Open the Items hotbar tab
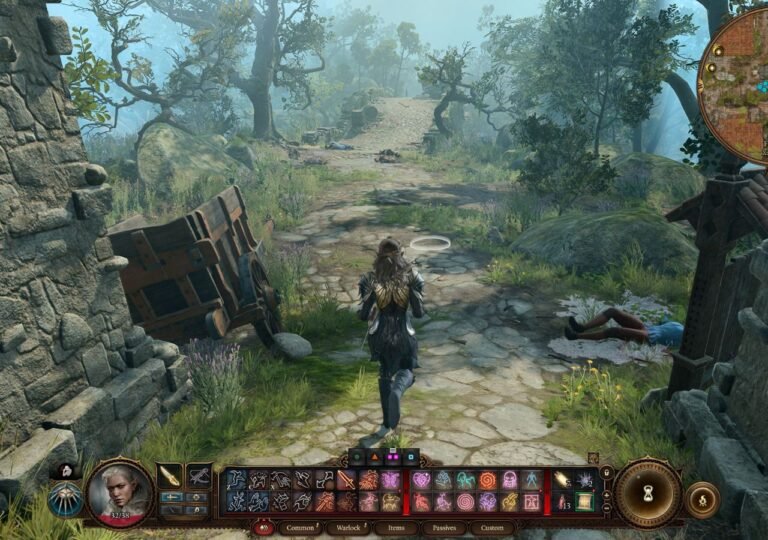Screen dimensions: 768x540 pos(396,527)
